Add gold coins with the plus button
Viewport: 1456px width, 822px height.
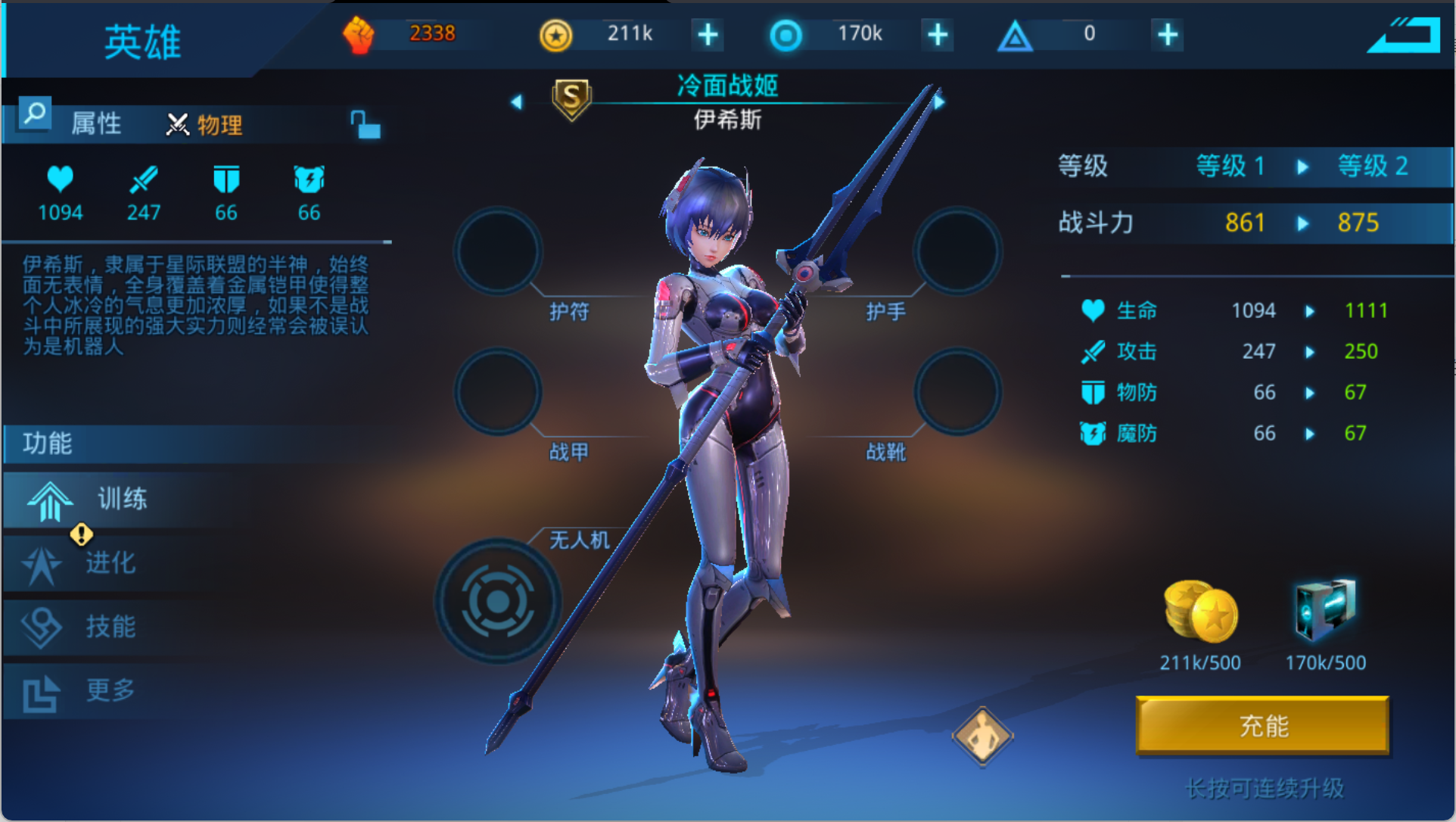coord(708,35)
